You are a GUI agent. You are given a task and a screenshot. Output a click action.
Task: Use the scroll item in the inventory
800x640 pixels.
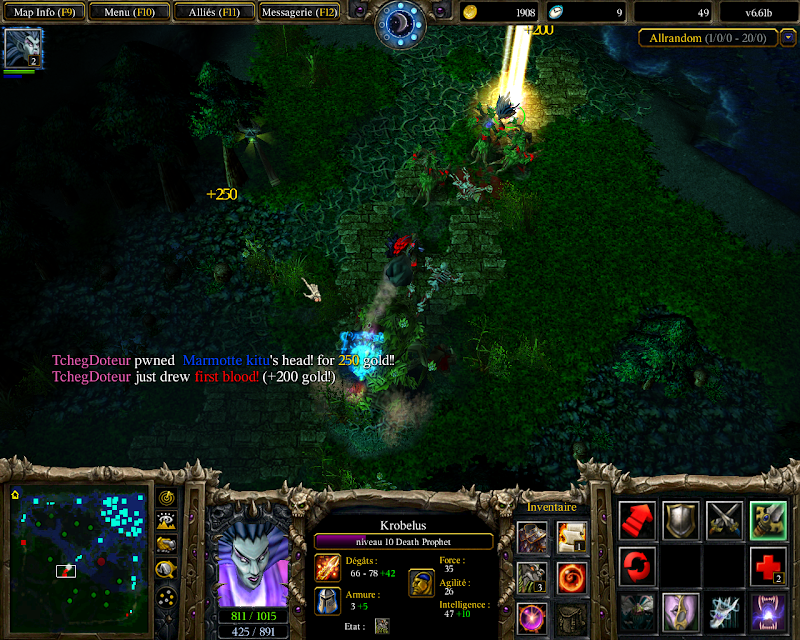pyautogui.click(x=573, y=537)
